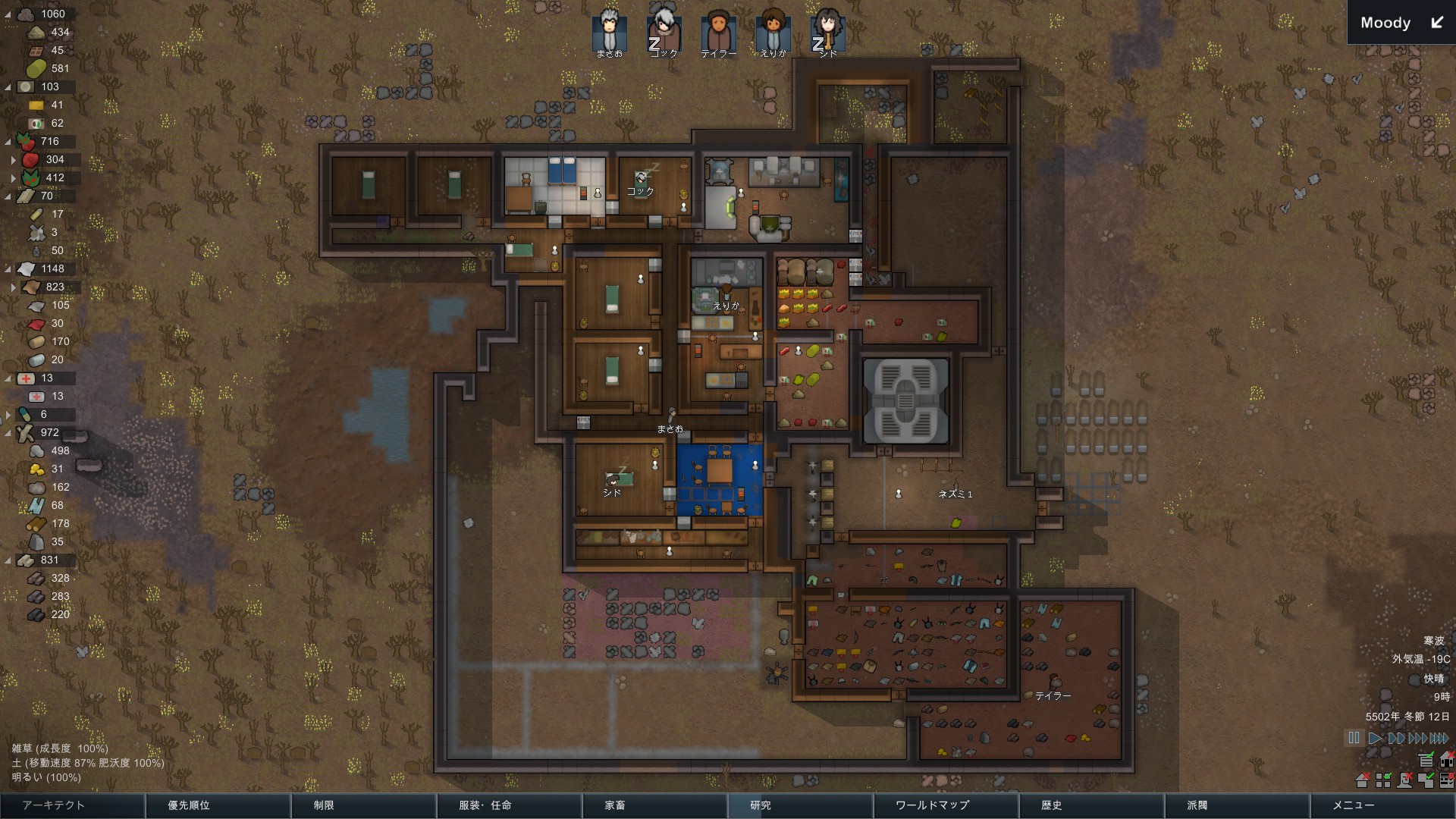Switch to the 研究 tab
The width and height of the screenshot is (1456, 819).
click(x=799, y=805)
